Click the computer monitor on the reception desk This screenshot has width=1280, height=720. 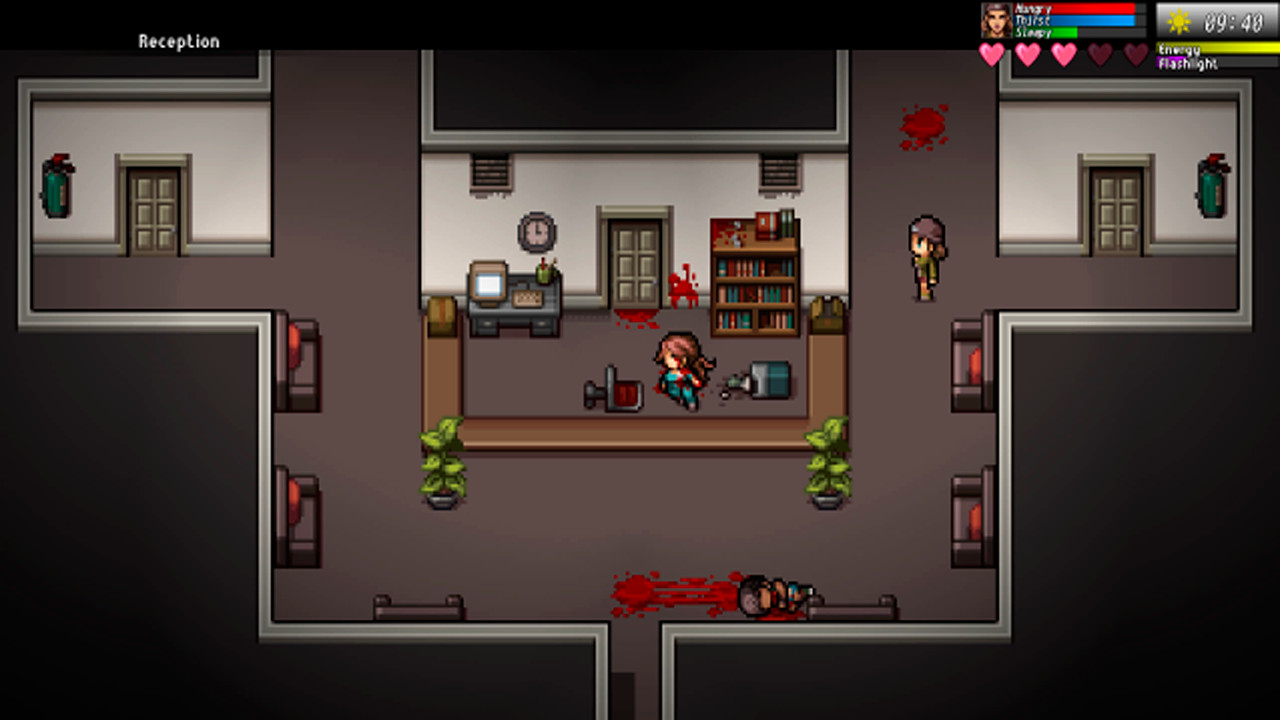tap(487, 285)
